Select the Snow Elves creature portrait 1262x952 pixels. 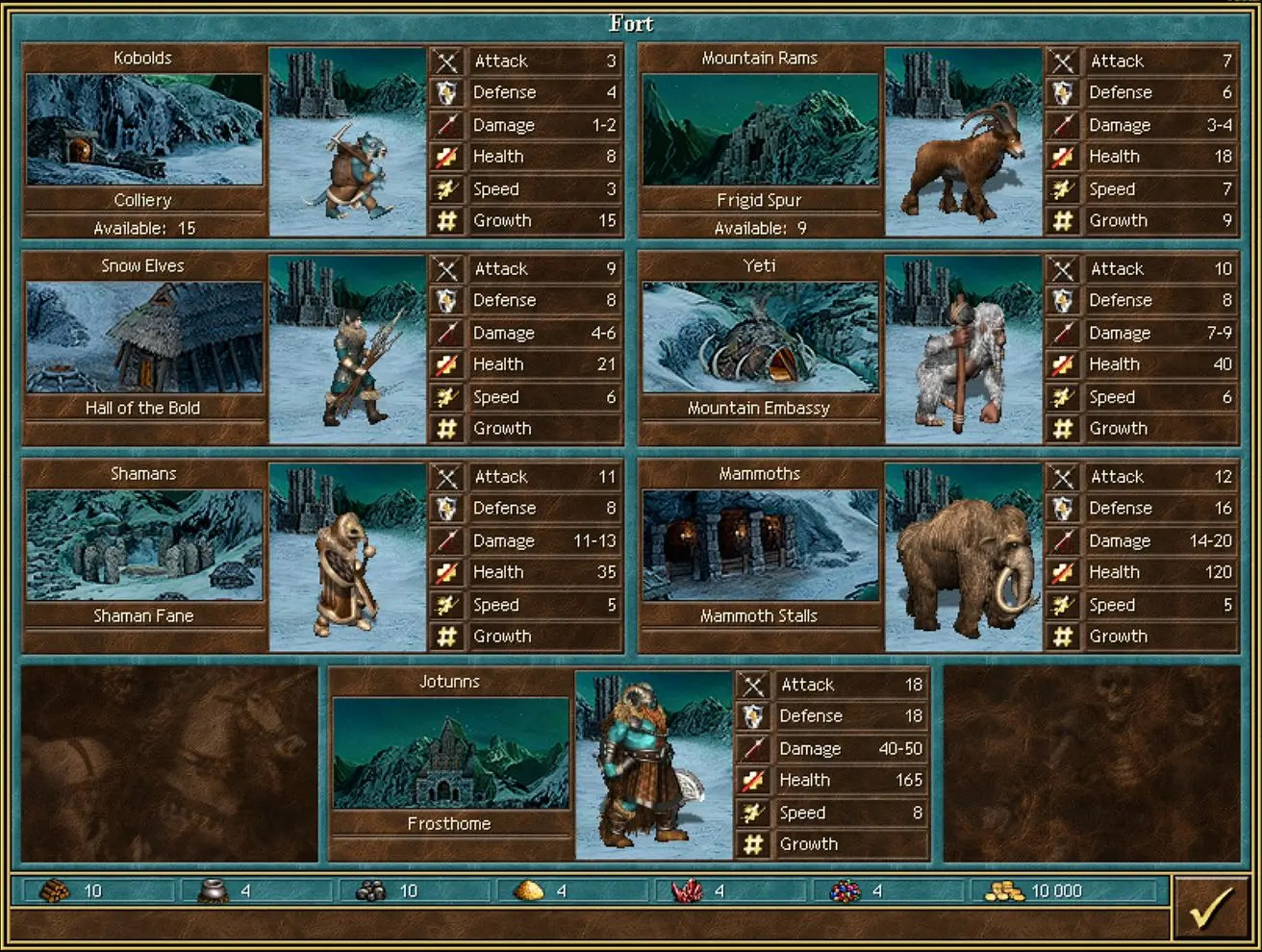pyautogui.click(x=347, y=350)
